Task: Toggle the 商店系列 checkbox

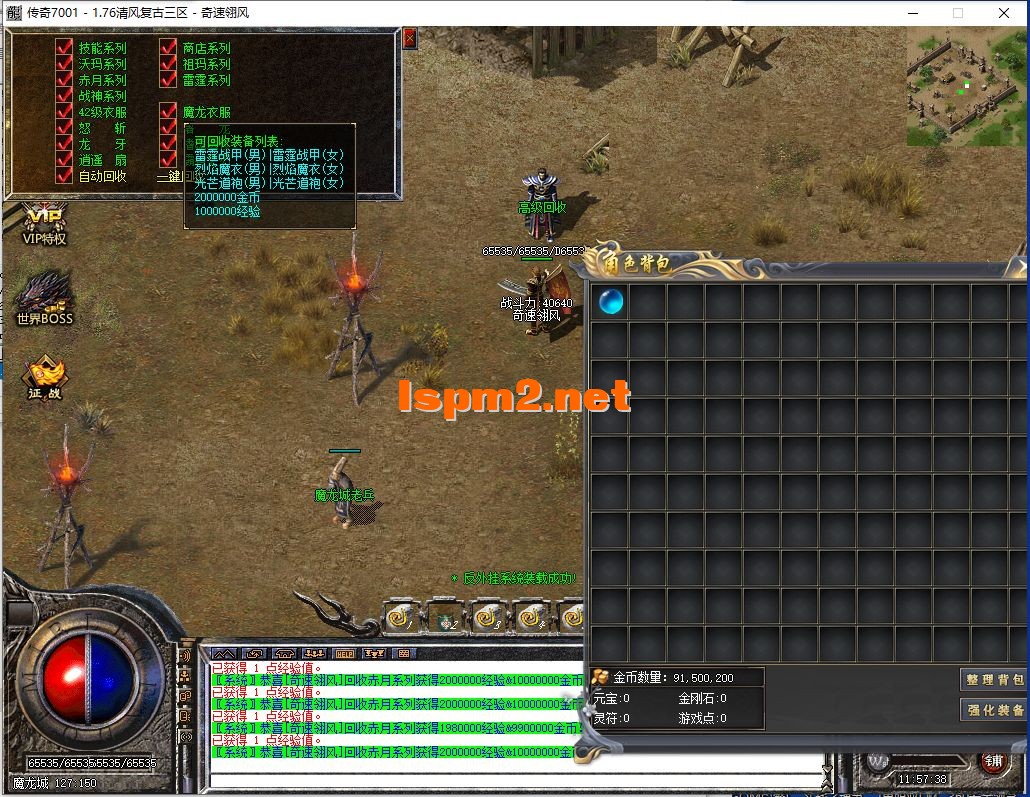Action: pos(168,48)
